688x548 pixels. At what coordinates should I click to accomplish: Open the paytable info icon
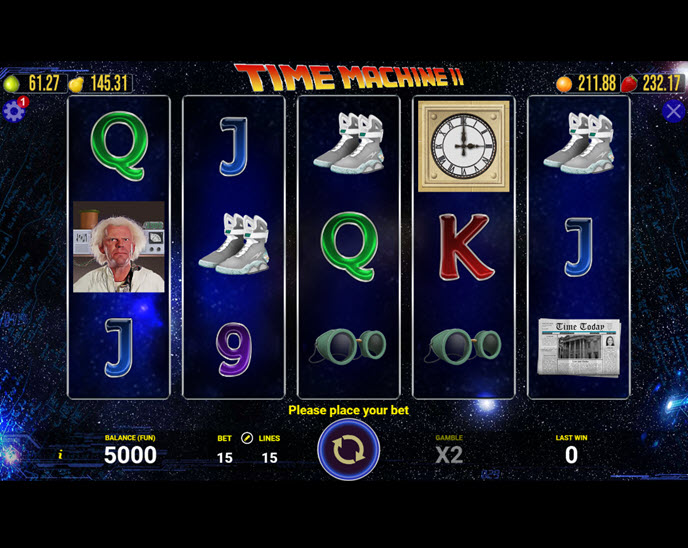pos(60,455)
